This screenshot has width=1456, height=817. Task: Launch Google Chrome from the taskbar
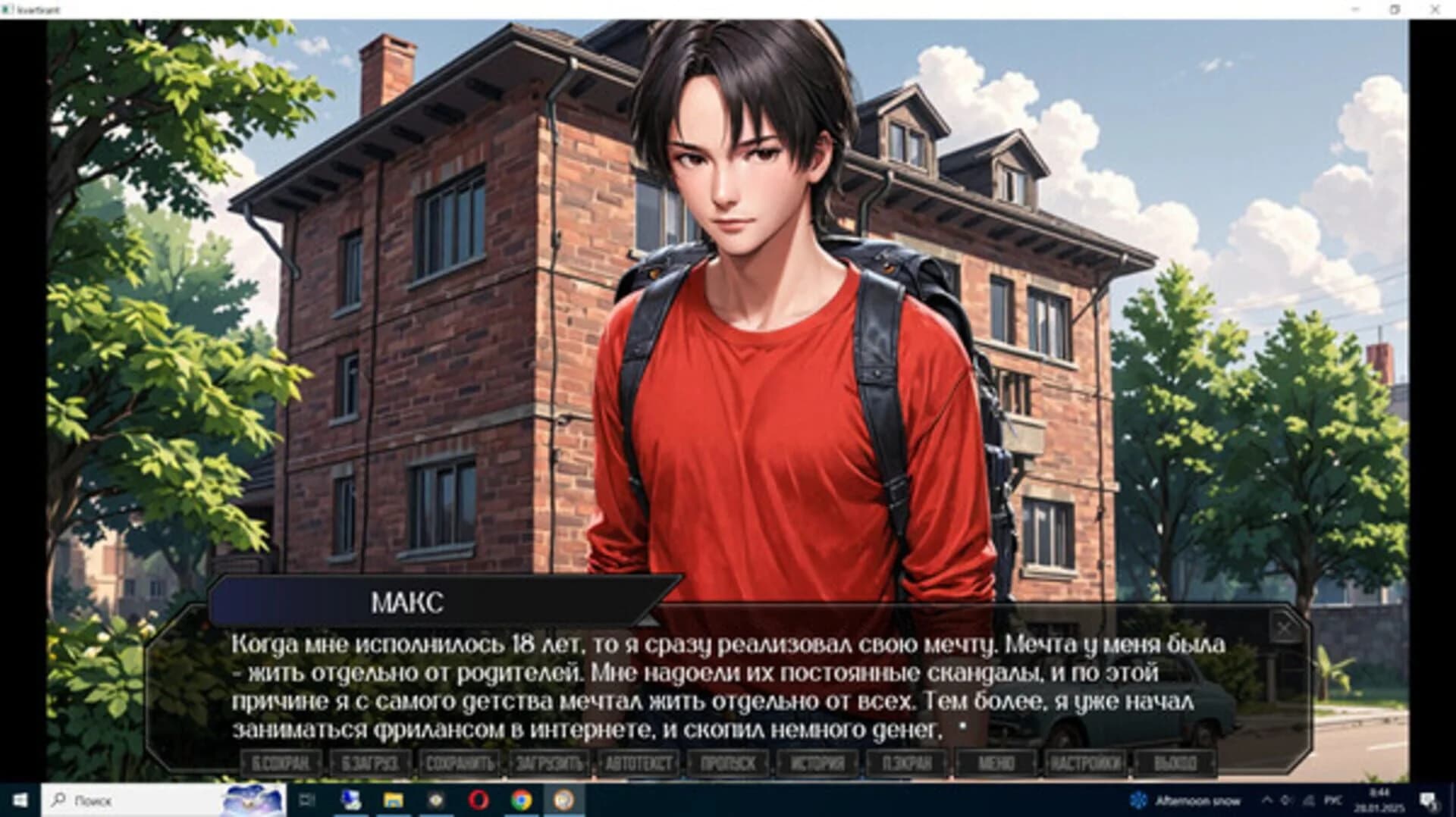coord(521,801)
